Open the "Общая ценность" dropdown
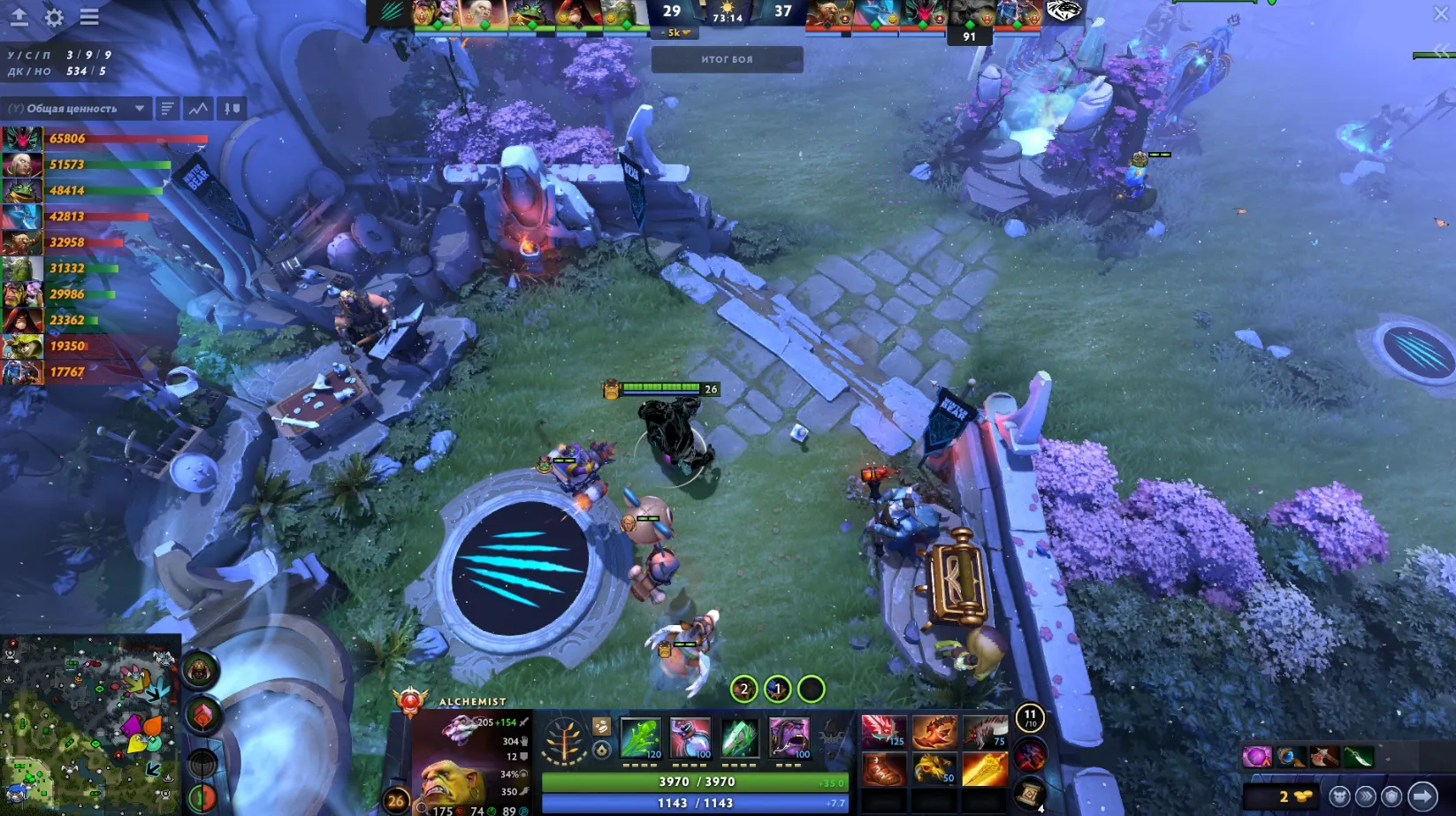1456x816 pixels. tap(77, 108)
